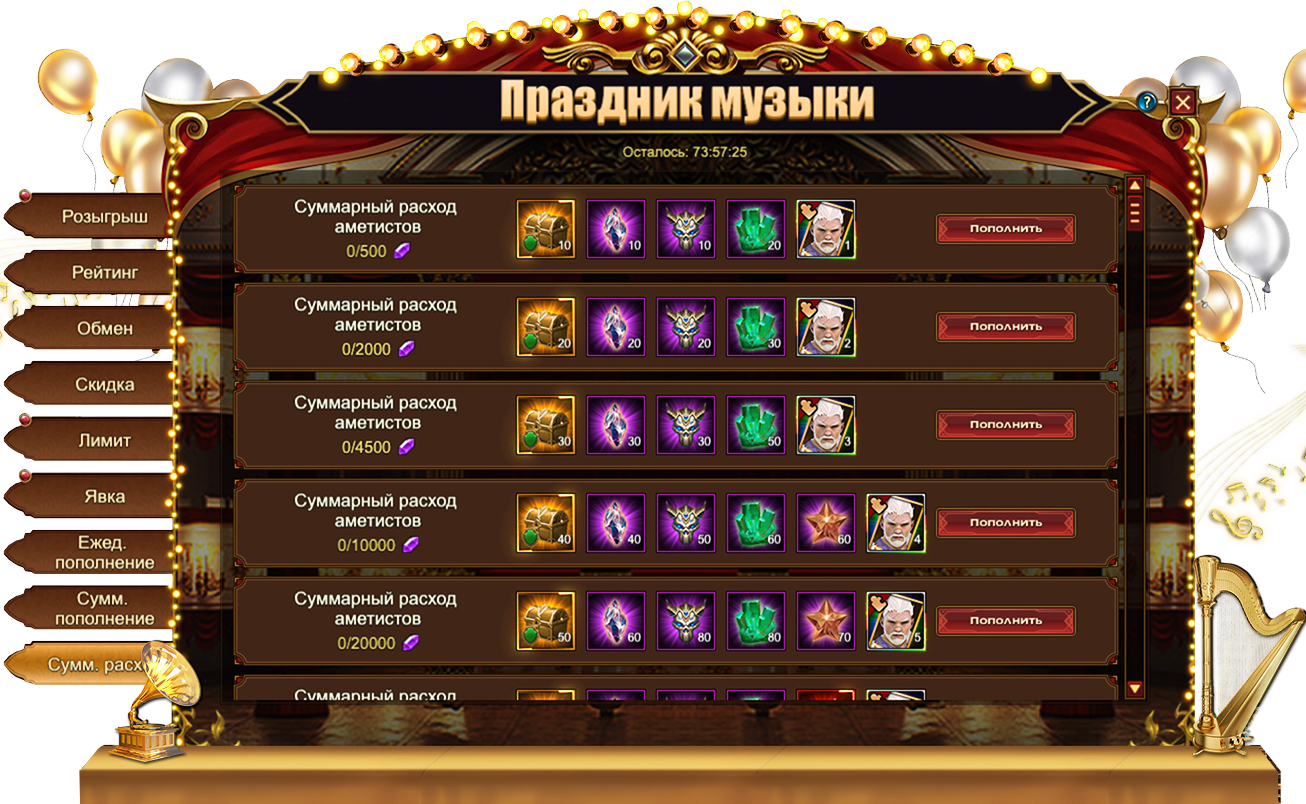Select the Обмен tab
This screenshot has height=804, width=1306.
click(104, 328)
